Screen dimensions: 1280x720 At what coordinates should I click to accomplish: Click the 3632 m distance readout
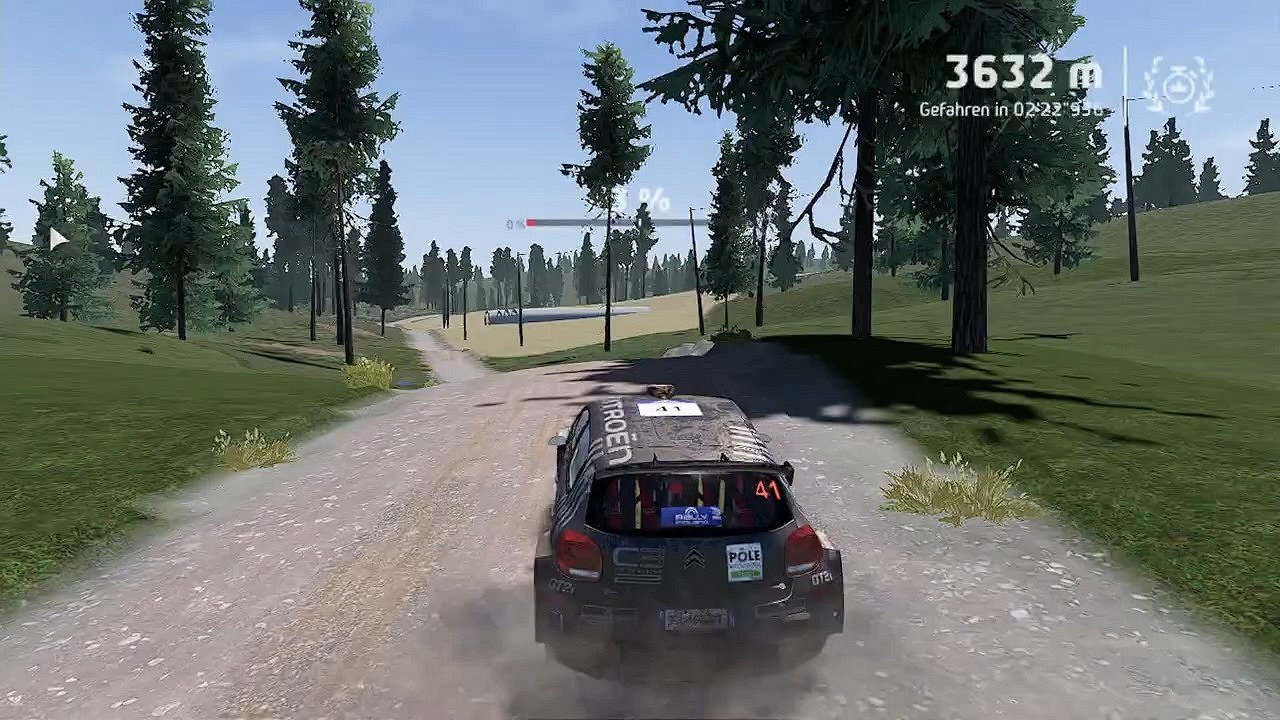[x=1022, y=73]
